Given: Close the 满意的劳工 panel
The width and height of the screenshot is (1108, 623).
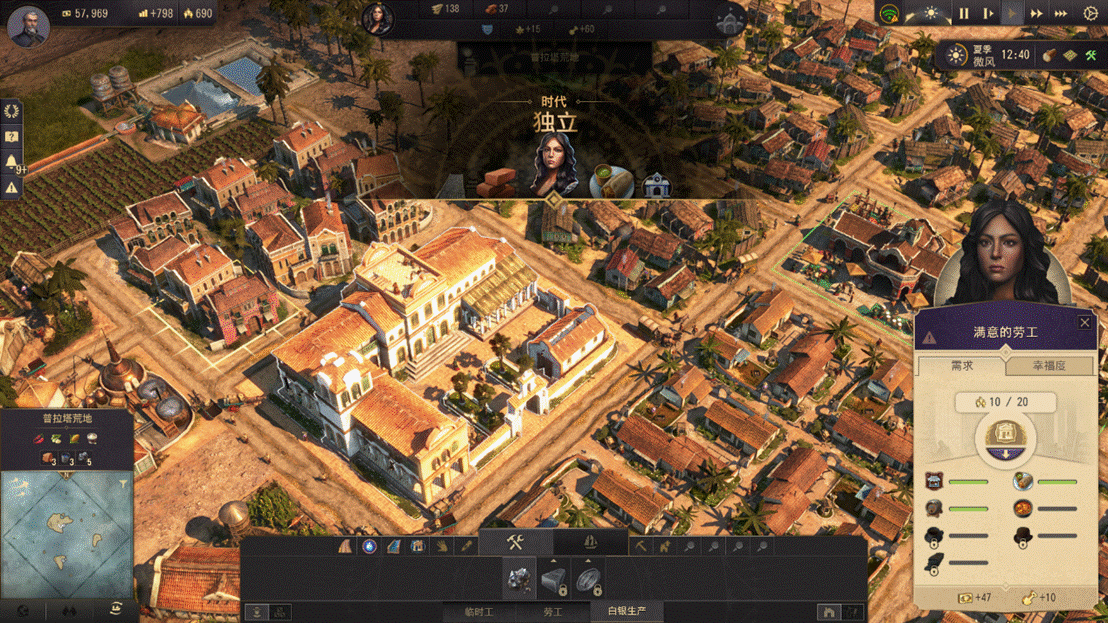Looking at the screenshot, I should tap(1085, 323).
